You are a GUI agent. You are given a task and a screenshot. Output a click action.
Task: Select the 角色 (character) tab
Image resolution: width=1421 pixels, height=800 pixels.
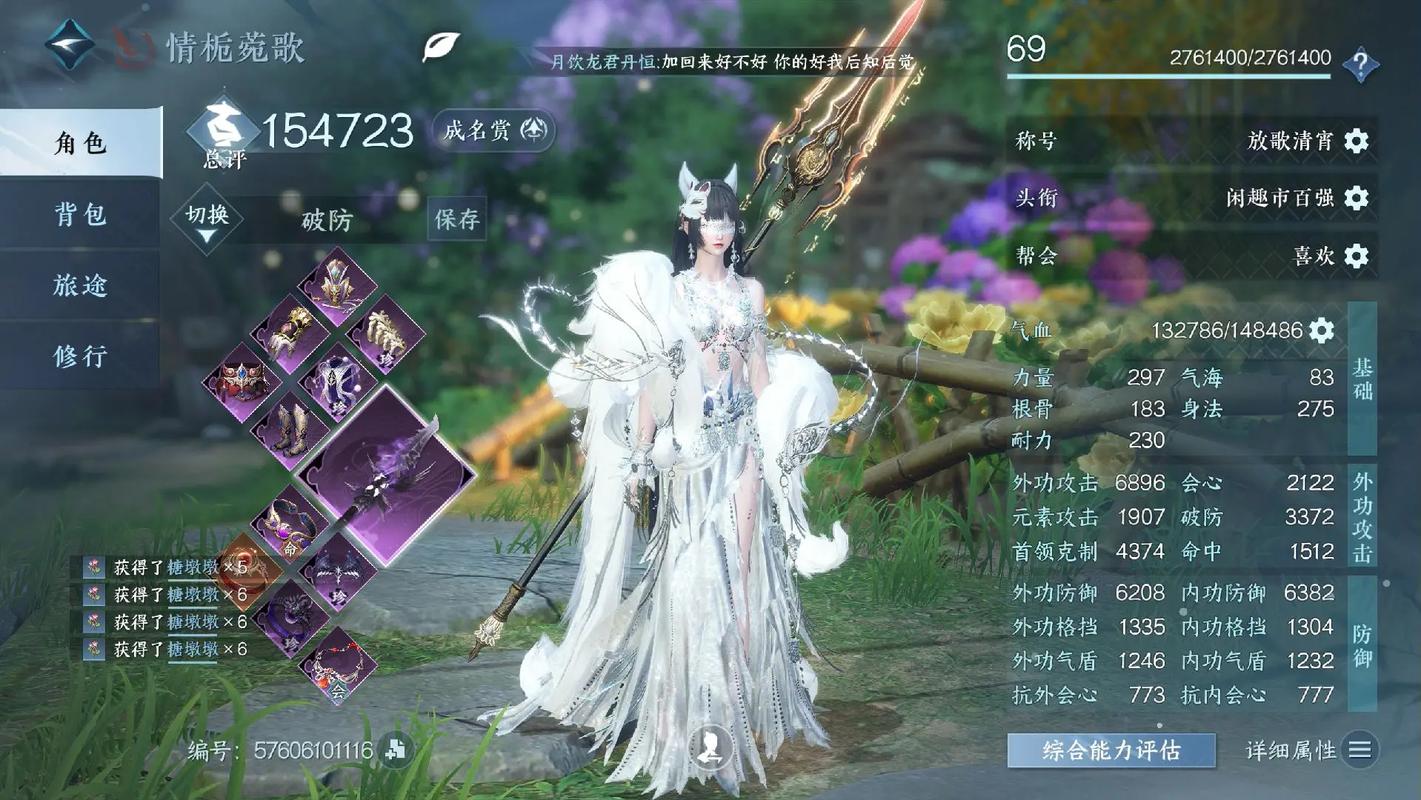coord(80,143)
